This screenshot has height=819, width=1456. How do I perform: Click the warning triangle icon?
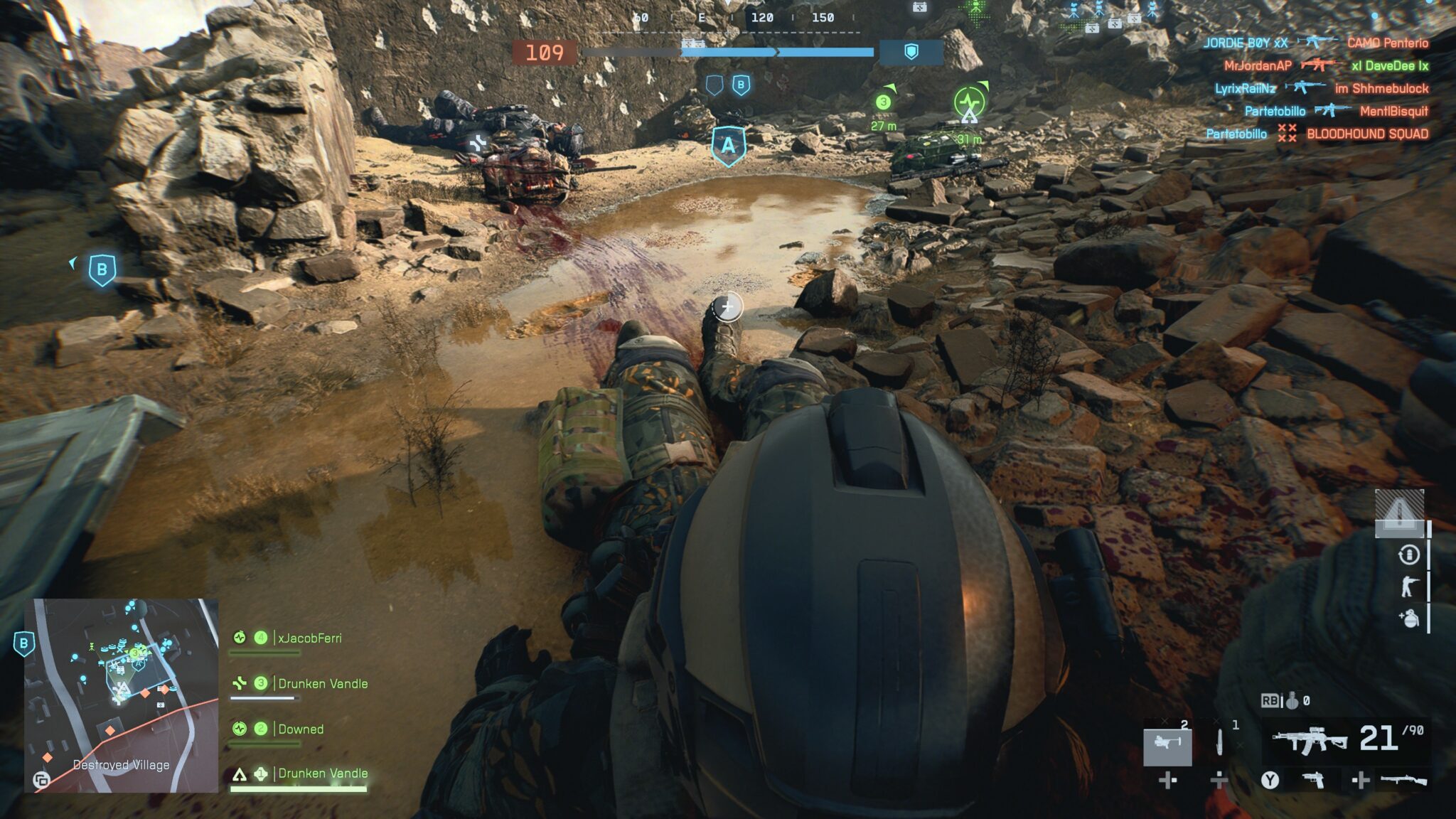coord(1398,512)
